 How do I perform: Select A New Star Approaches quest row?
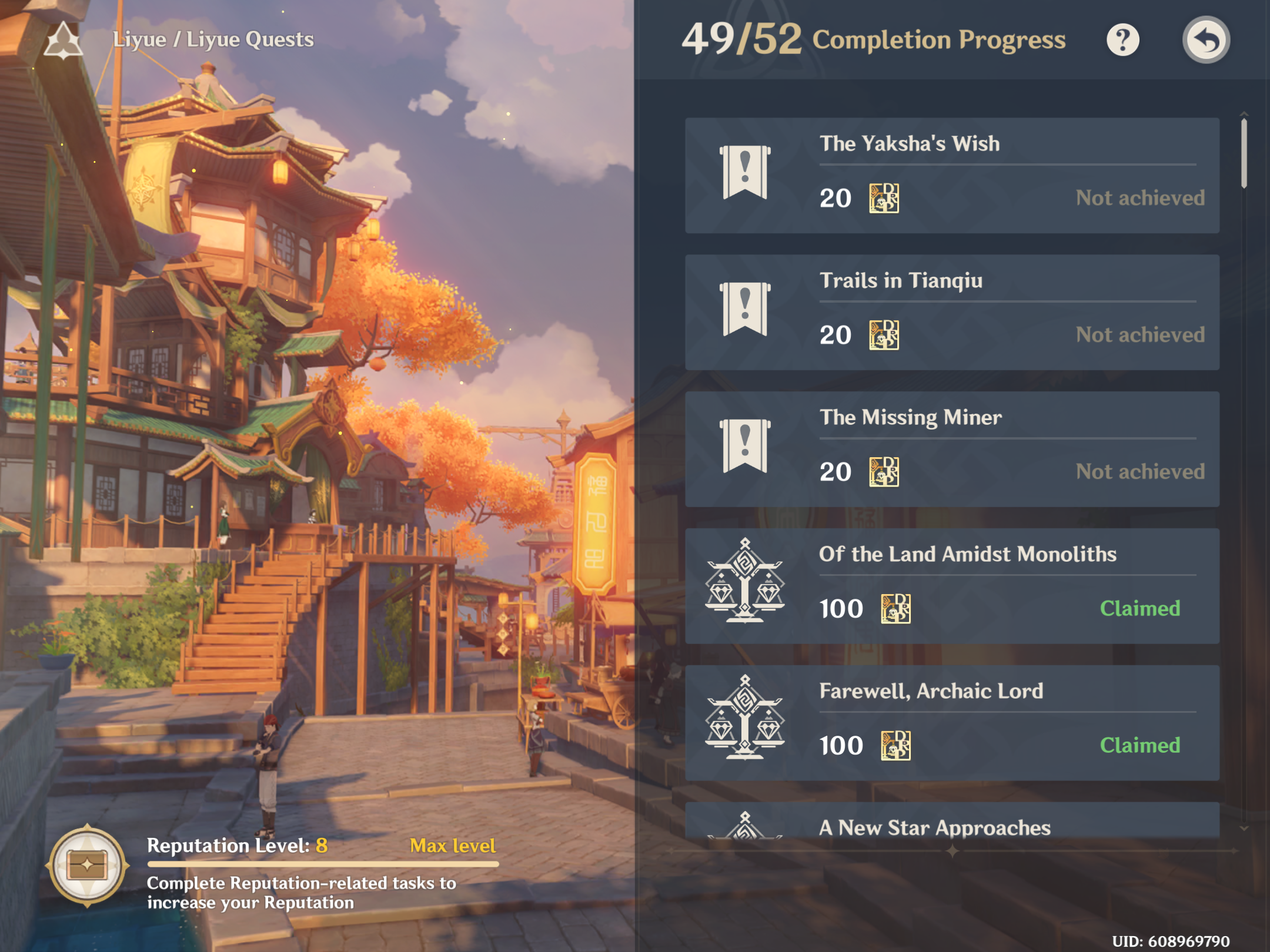point(951,822)
